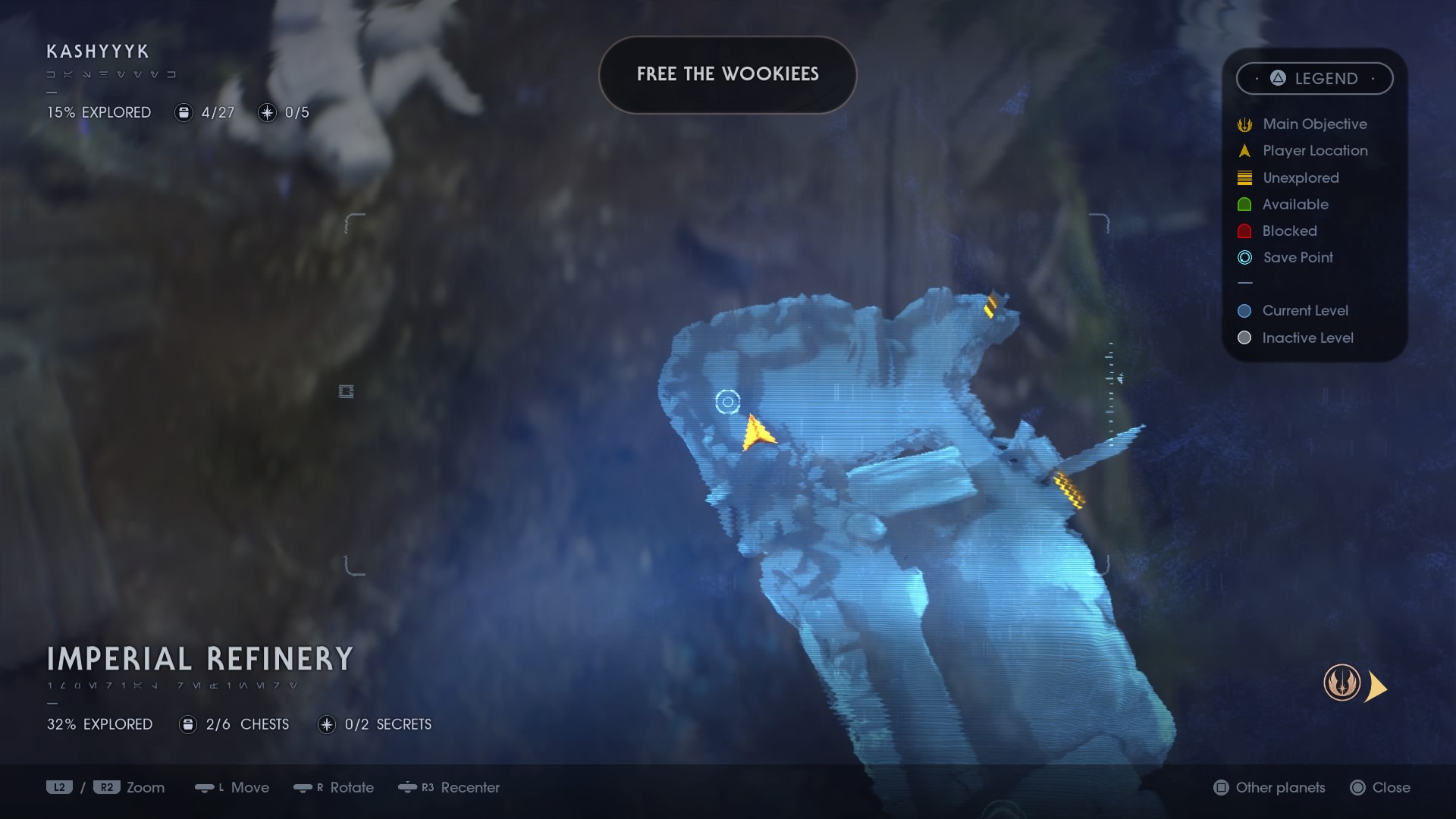The image size is (1456, 819).
Task: Select the Main Objective legend icon
Action: coord(1244,124)
